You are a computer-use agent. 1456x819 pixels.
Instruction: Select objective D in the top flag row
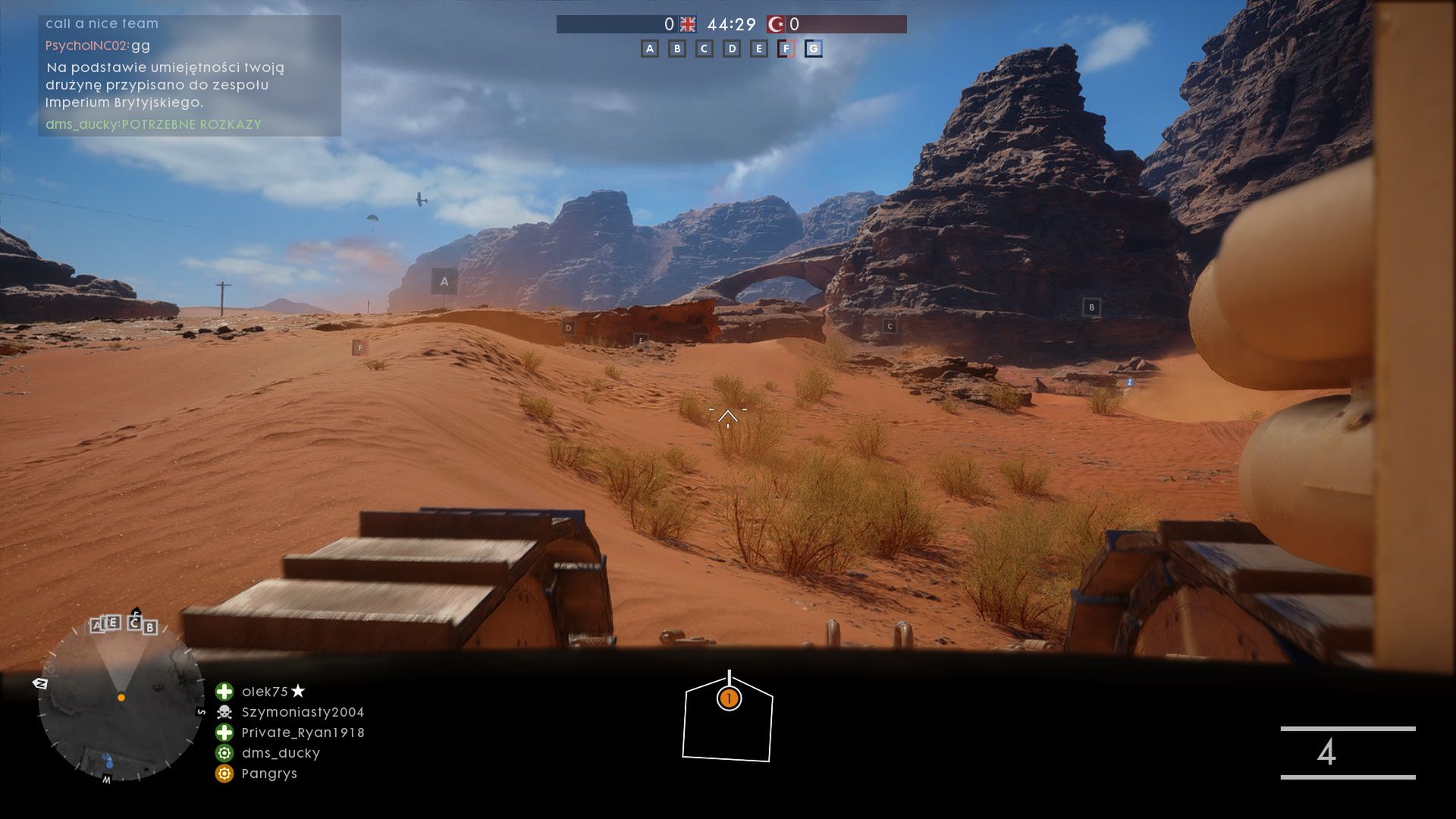[732, 49]
